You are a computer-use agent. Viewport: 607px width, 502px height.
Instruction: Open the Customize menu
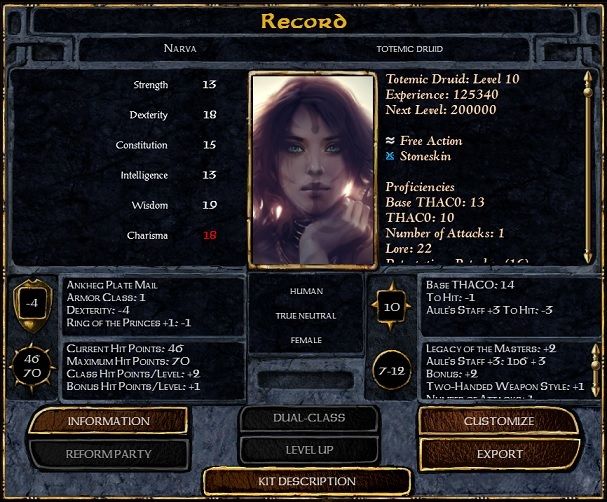(x=499, y=420)
